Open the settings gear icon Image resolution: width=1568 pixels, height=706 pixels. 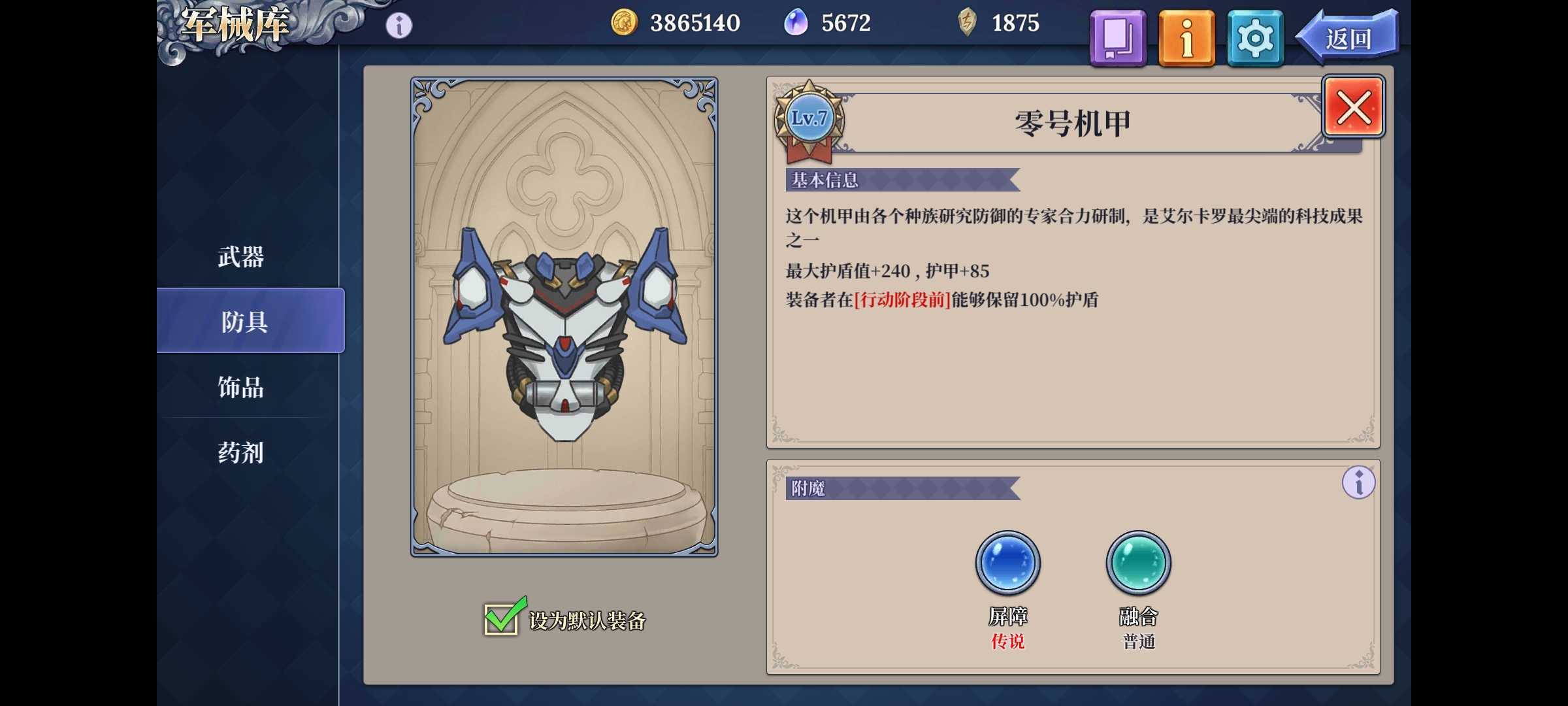point(1254,37)
